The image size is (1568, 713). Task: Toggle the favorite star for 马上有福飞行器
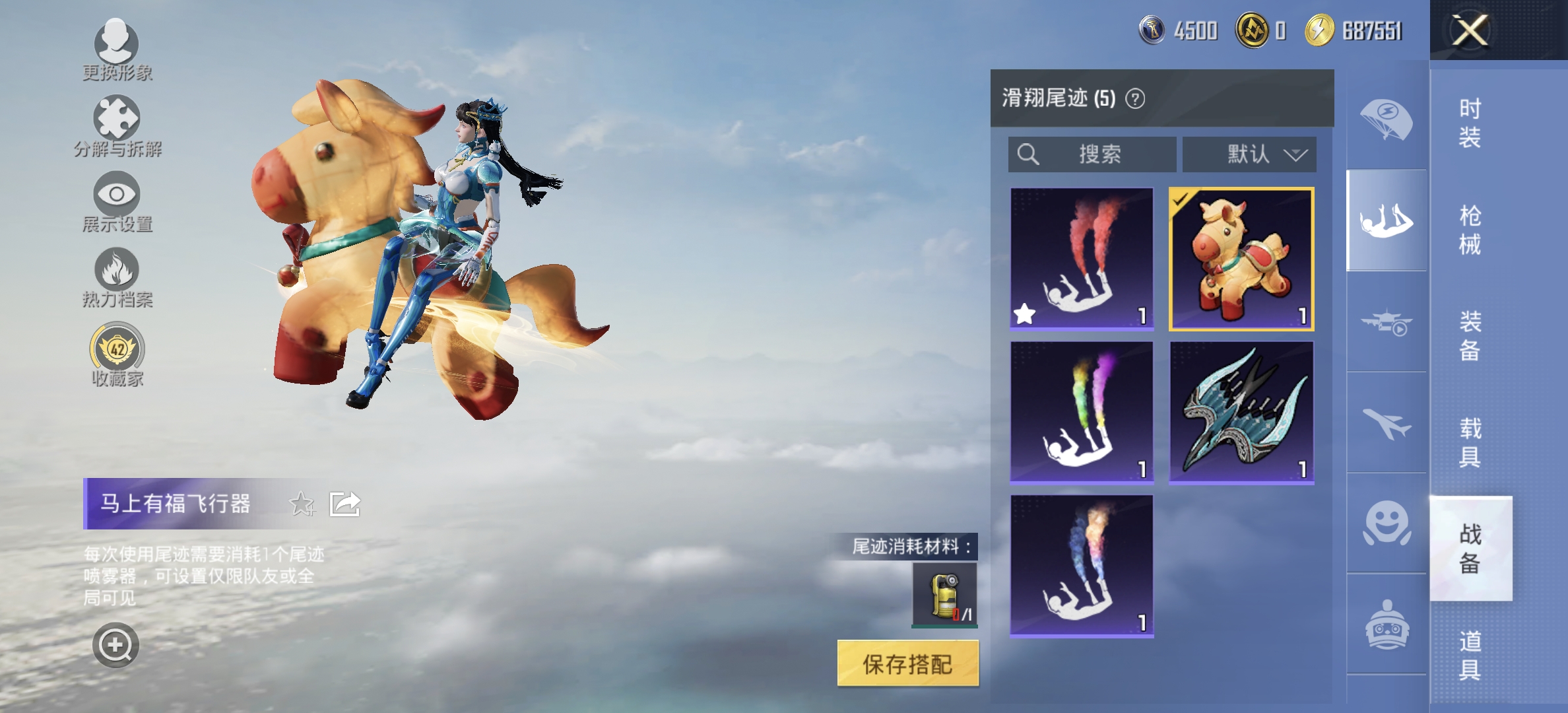point(303,504)
